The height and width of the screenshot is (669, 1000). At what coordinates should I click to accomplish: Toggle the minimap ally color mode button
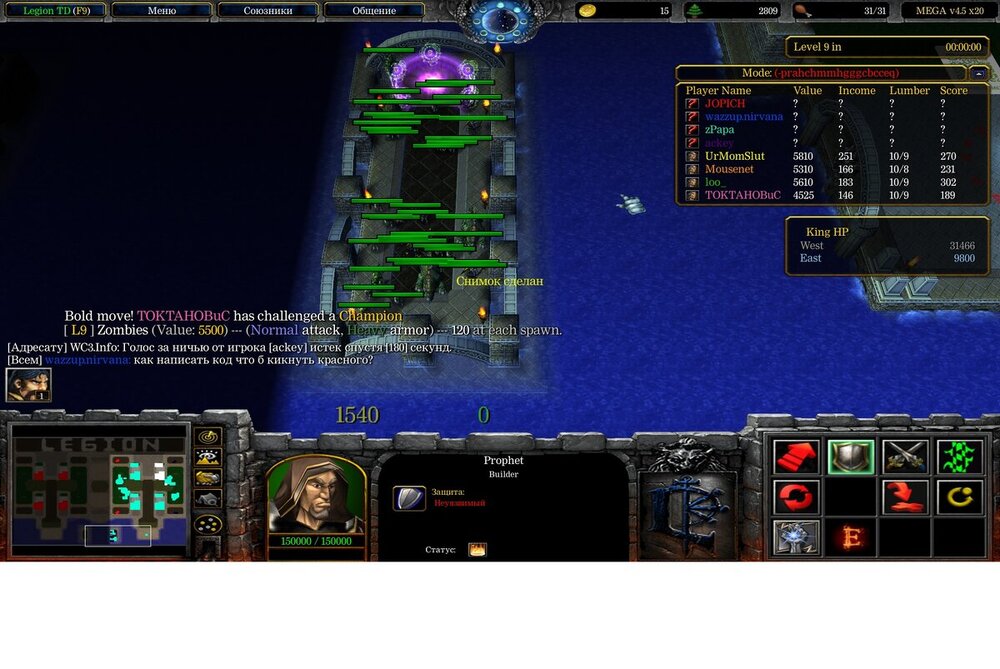[208, 478]
